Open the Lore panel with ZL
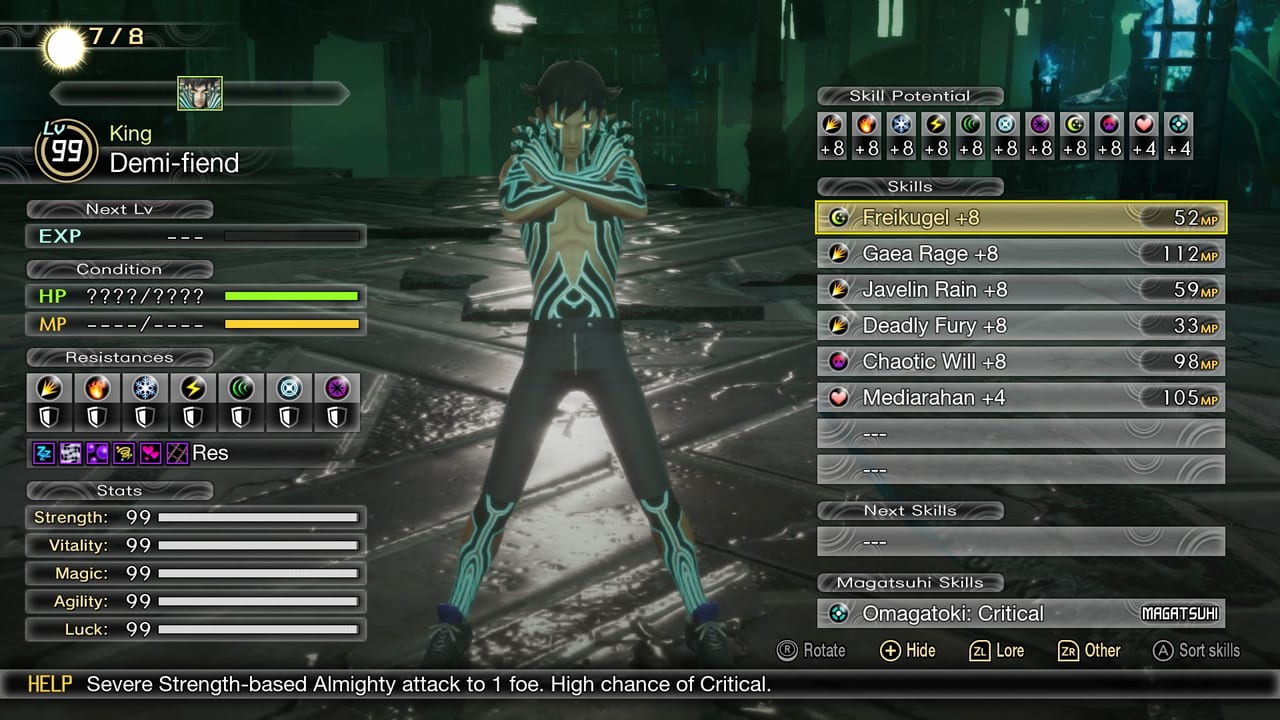Image resolution: width=1280 pixels, height=720 pixels. (996, 650)
